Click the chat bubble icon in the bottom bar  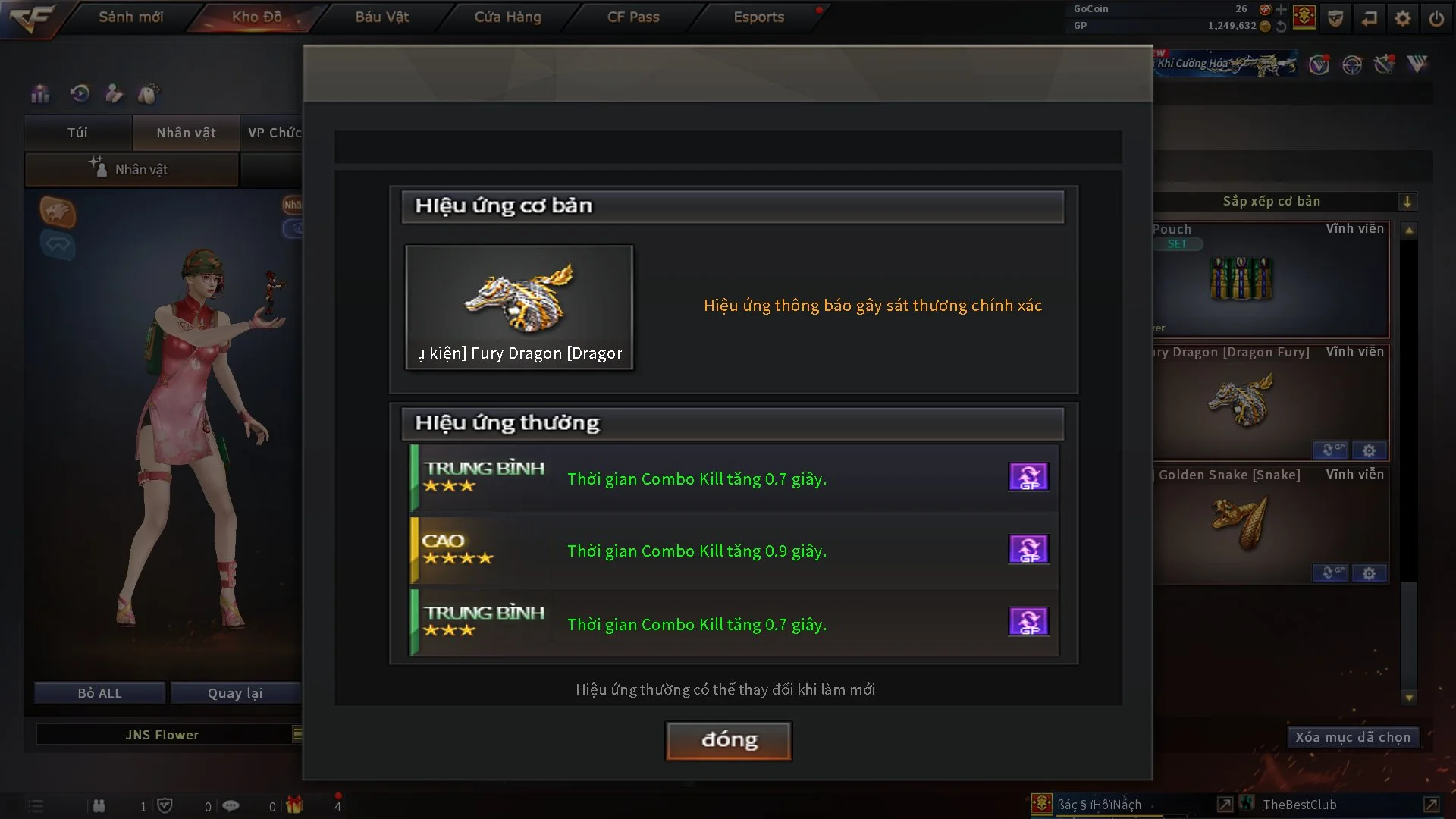pyautogui.click(x=231, y=805)
